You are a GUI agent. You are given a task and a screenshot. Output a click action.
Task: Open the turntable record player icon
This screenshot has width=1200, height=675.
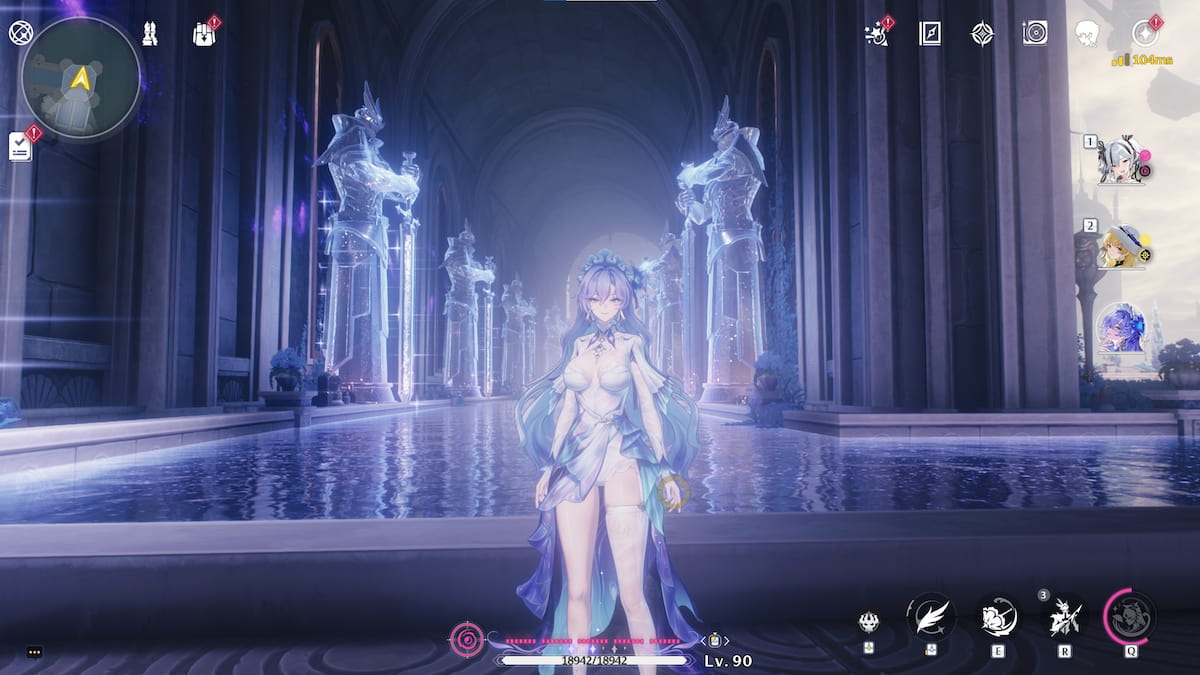point(1035,34)
